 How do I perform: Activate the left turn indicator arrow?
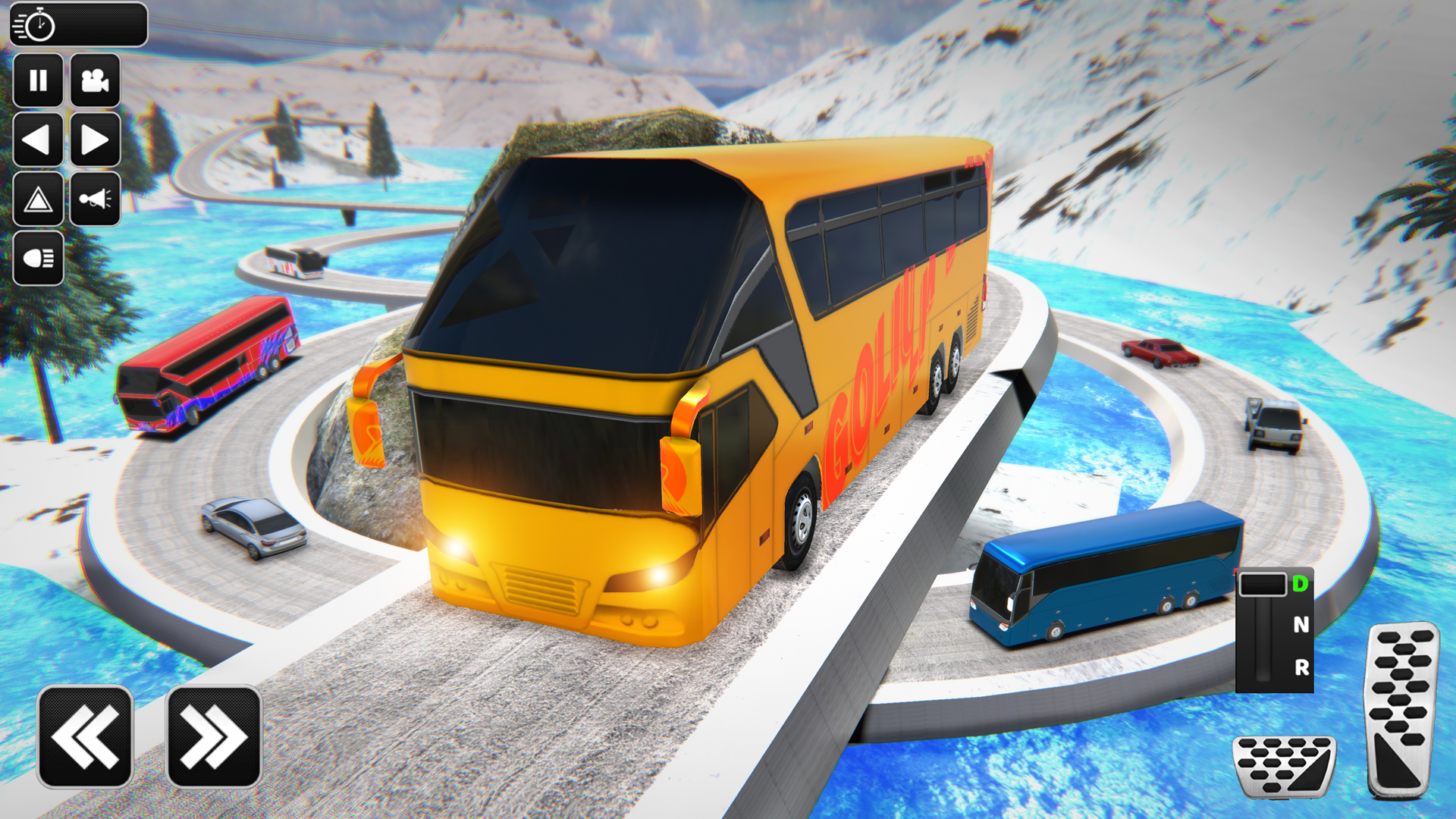point(38,140)
